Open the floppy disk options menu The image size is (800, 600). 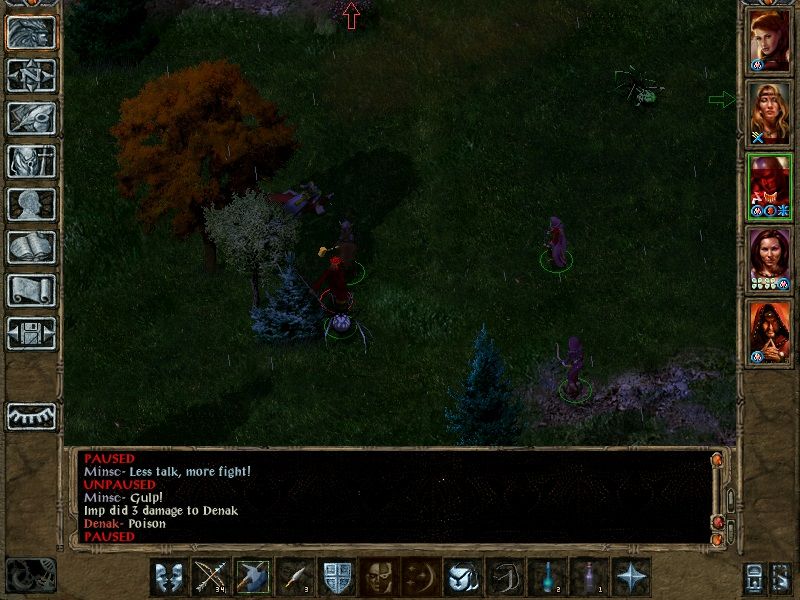pos(31,333)
